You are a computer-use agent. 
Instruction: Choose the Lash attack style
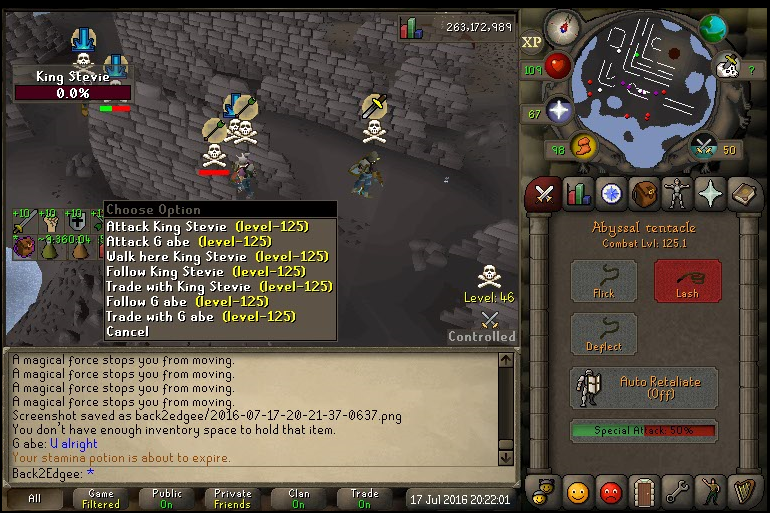click(687, 281)
